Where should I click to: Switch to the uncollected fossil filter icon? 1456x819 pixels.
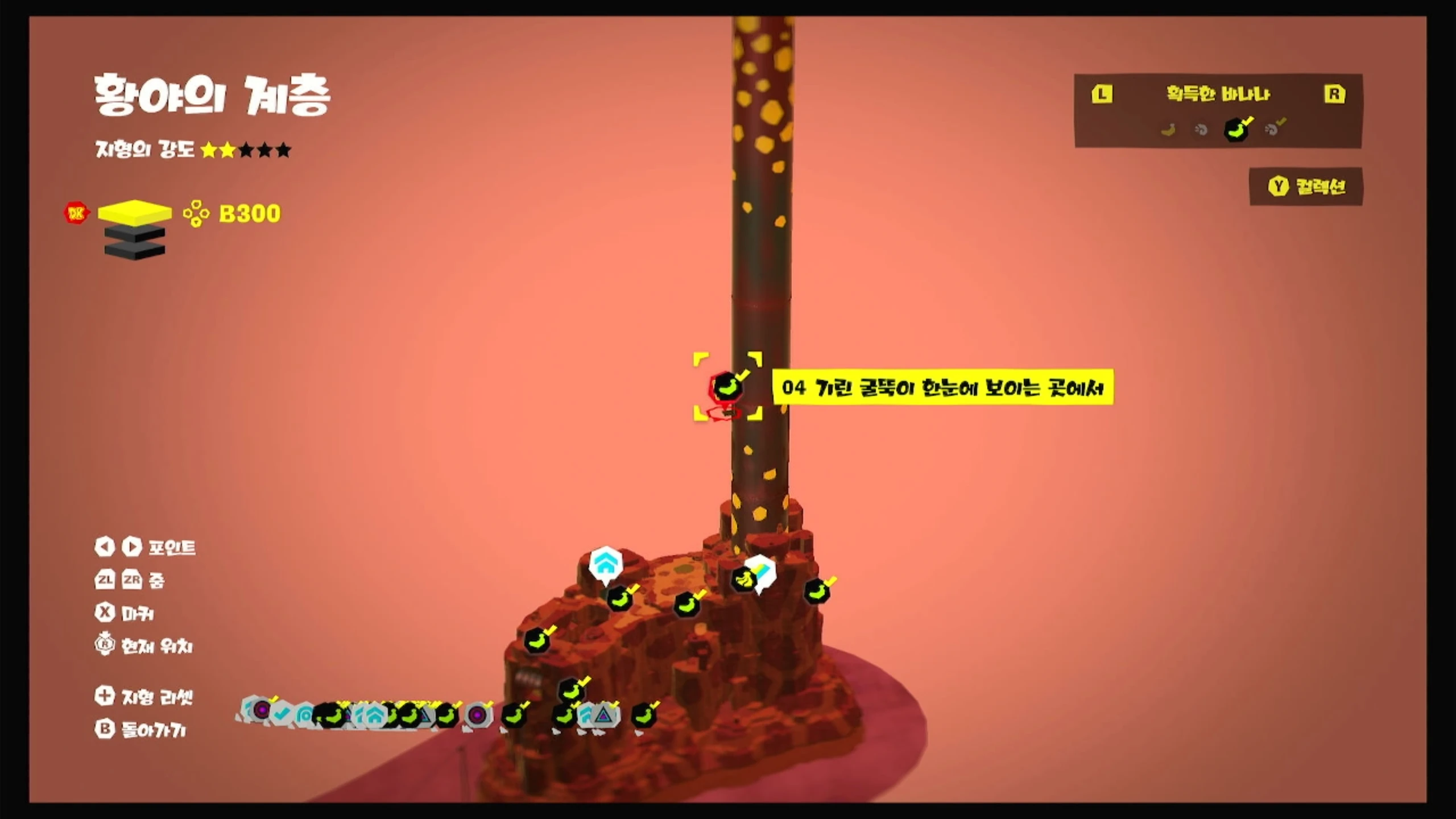[1201, 130]
